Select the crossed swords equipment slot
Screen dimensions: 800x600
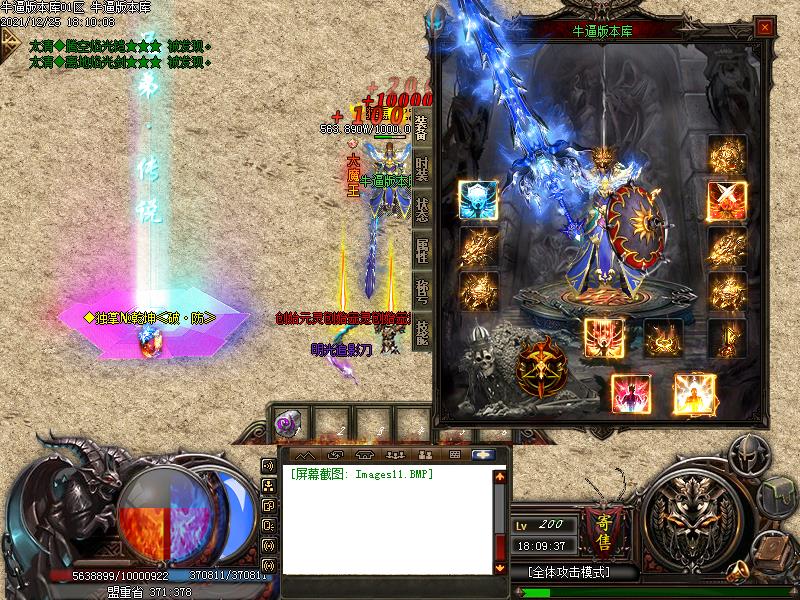tap(726, 200)
